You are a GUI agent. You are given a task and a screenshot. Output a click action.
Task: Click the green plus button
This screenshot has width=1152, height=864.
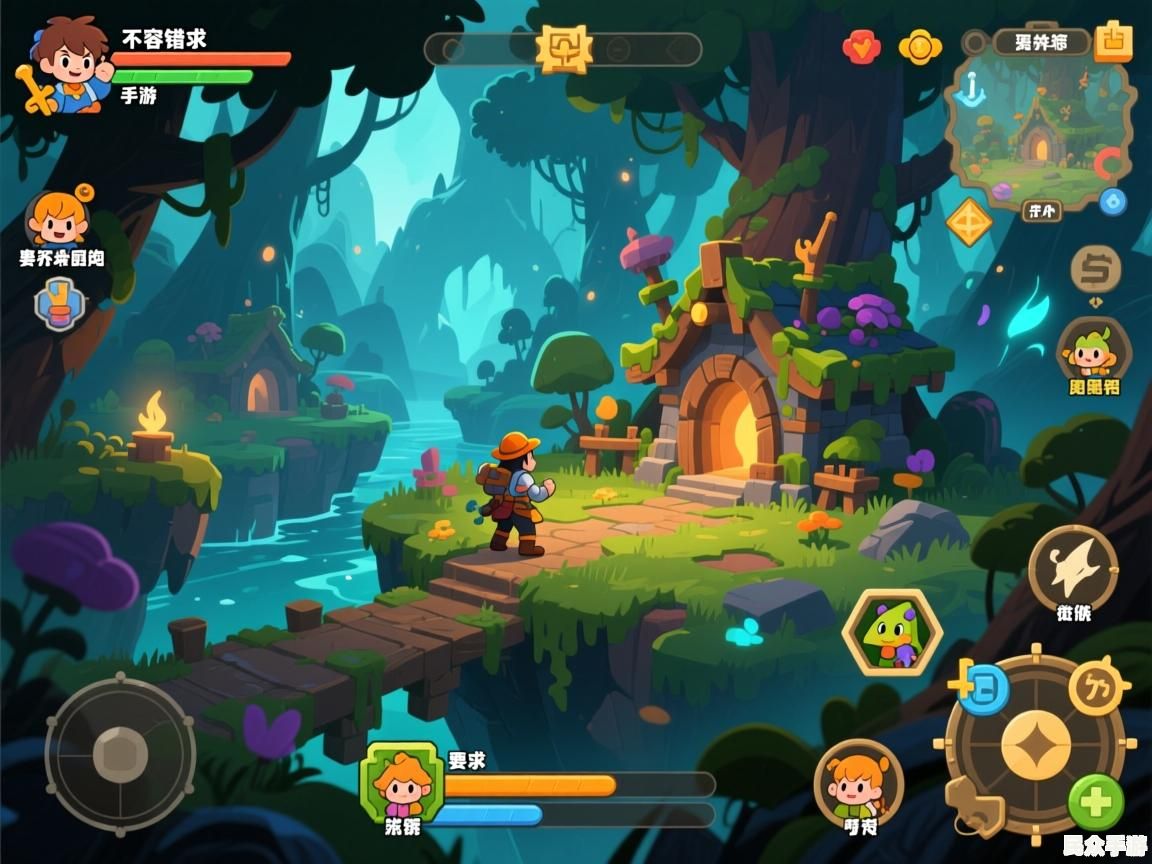click(1096, 802)
